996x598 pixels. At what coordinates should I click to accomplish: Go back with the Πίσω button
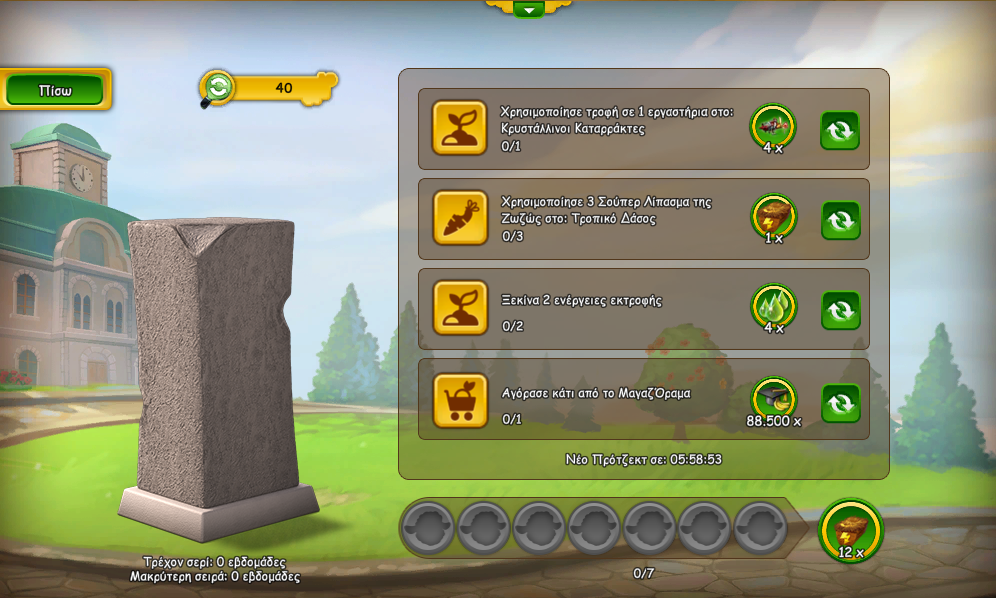[x=55, y=90]
